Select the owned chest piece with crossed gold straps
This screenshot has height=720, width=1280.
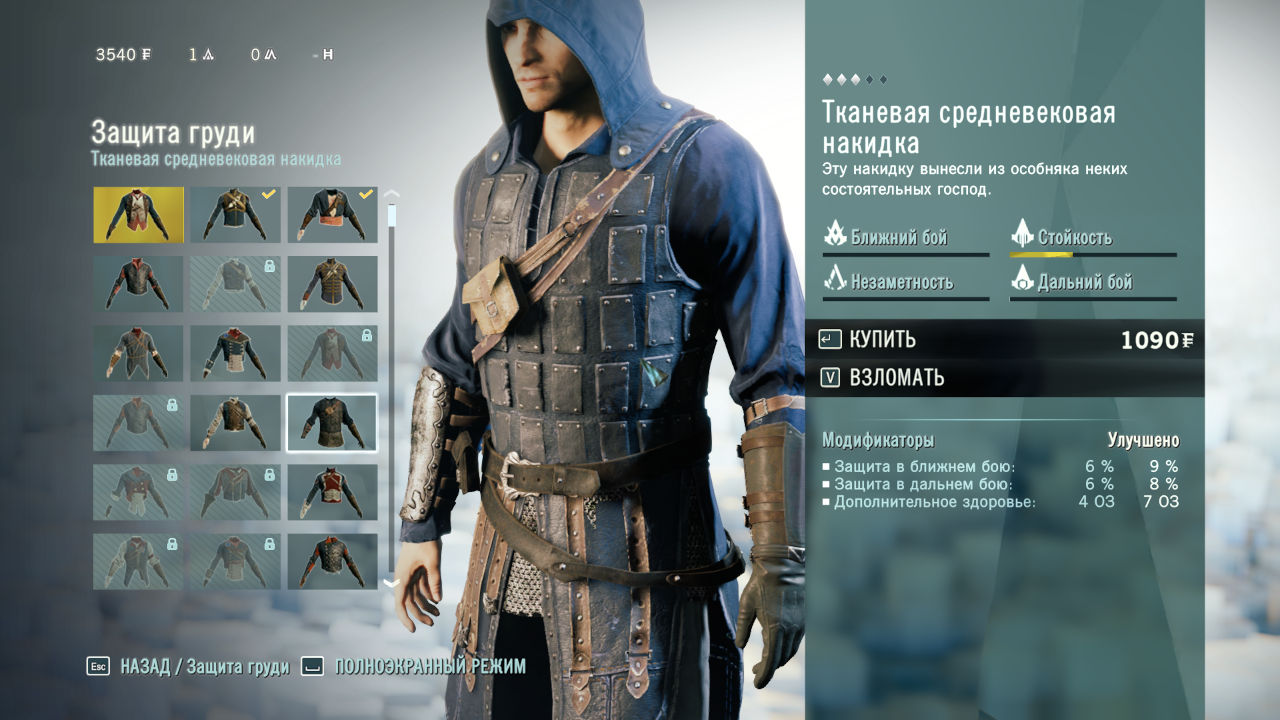235,214
